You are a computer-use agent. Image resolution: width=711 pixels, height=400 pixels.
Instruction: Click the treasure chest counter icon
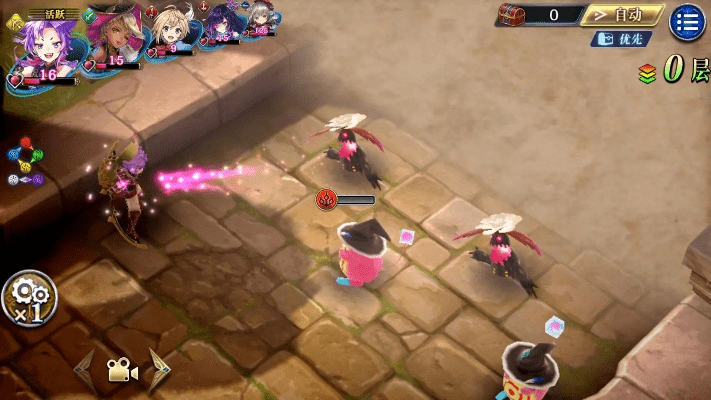tap(512, 15)
